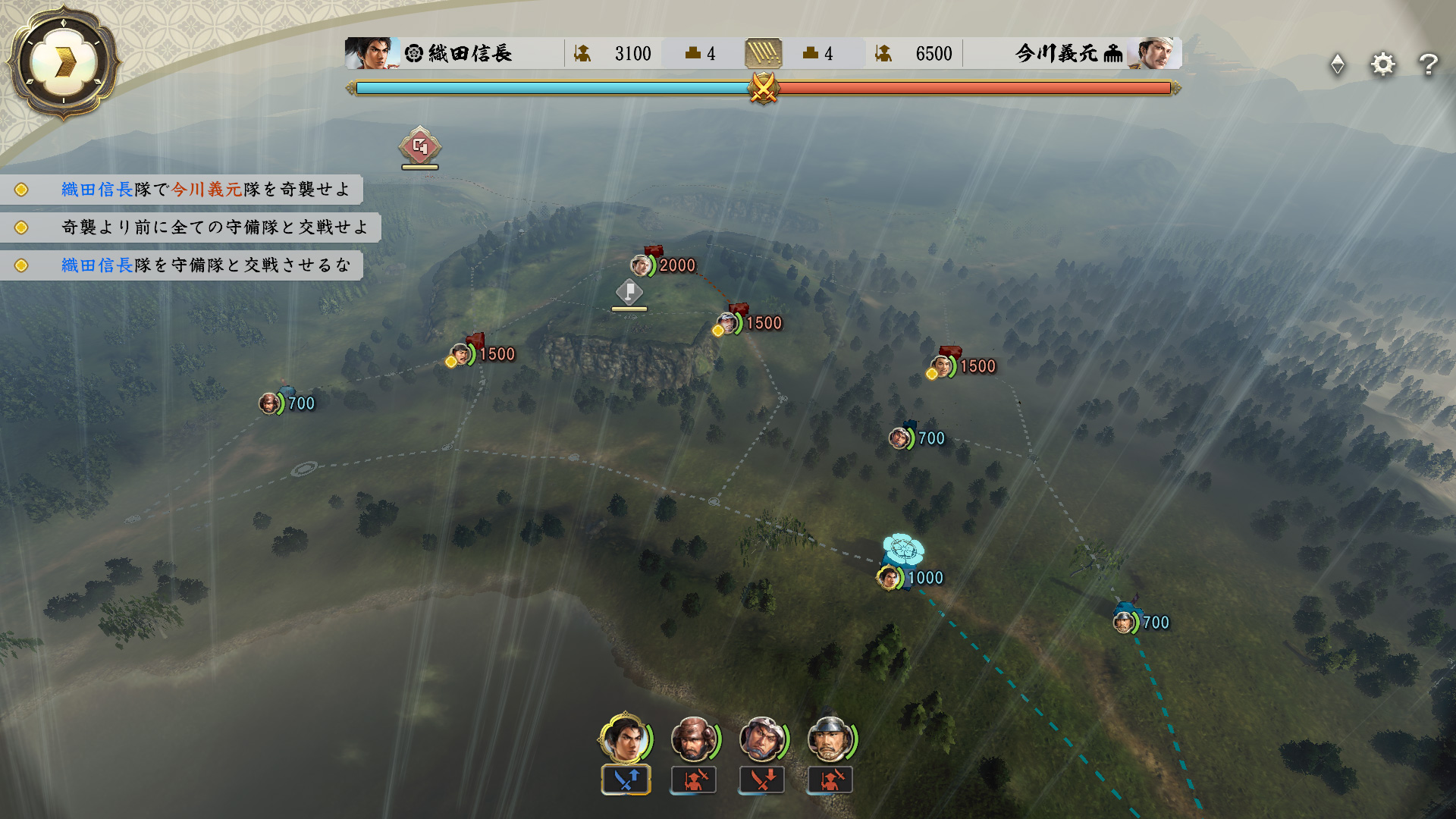The image size is (1456, 819).
Task: Click 織田信長's portrait in the top bar
Action: (372, 53)
